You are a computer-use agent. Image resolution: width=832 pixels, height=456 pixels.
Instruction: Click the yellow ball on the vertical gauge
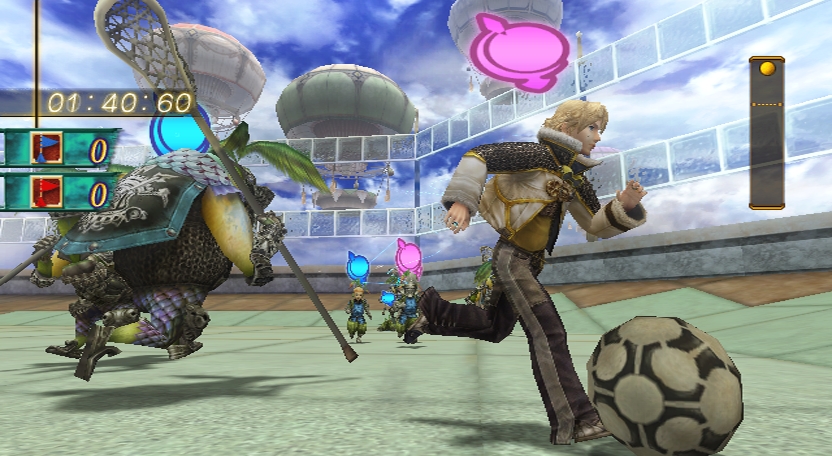tap(767, 69)
